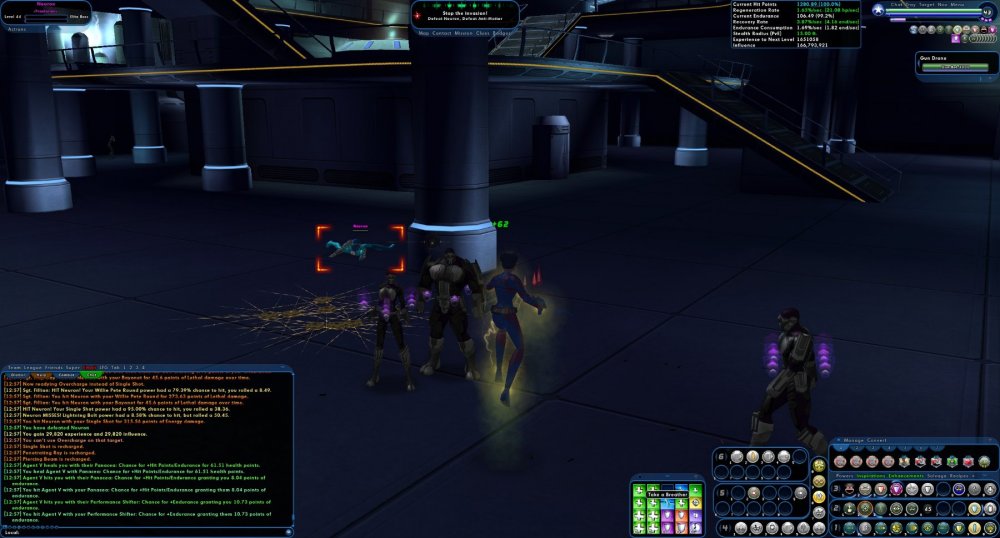Open the Recipes tab

coord(961,475)
